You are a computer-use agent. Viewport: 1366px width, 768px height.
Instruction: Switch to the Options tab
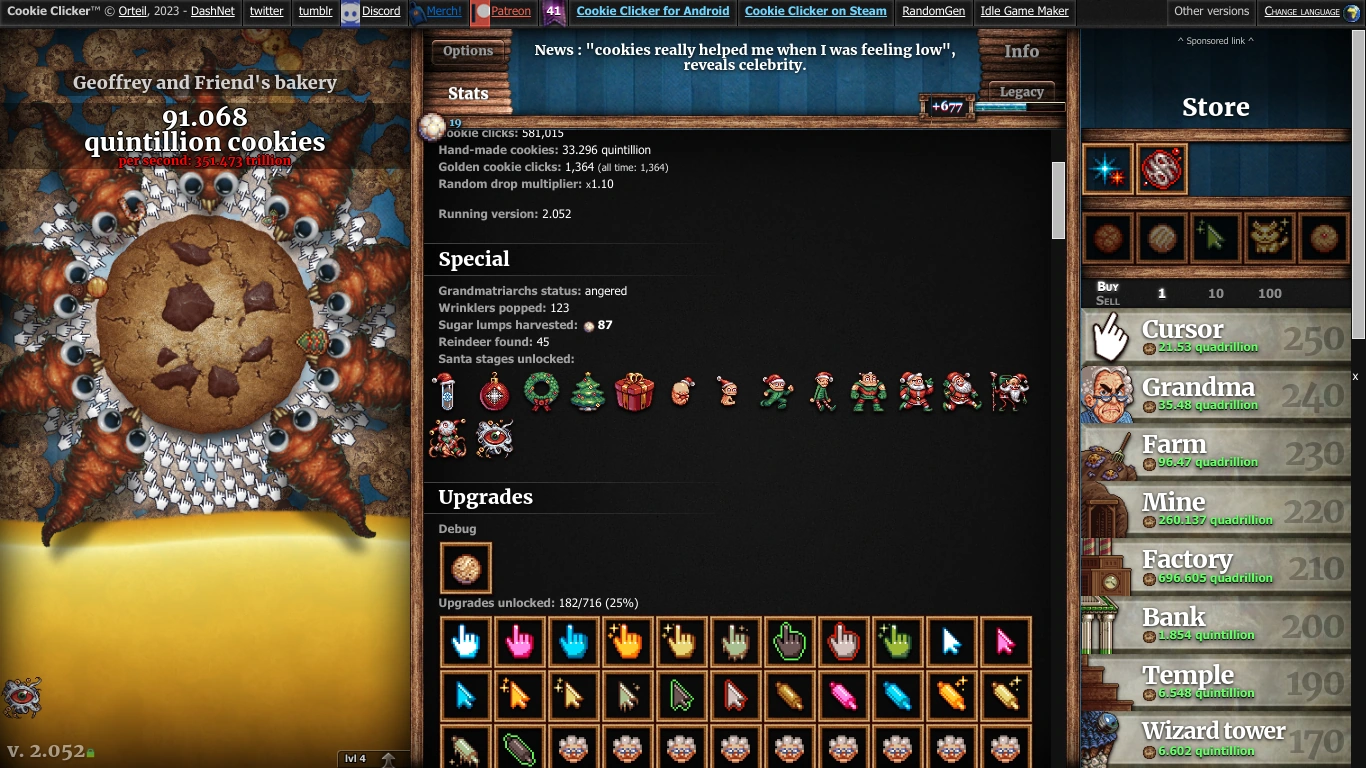tap(468, 50)
